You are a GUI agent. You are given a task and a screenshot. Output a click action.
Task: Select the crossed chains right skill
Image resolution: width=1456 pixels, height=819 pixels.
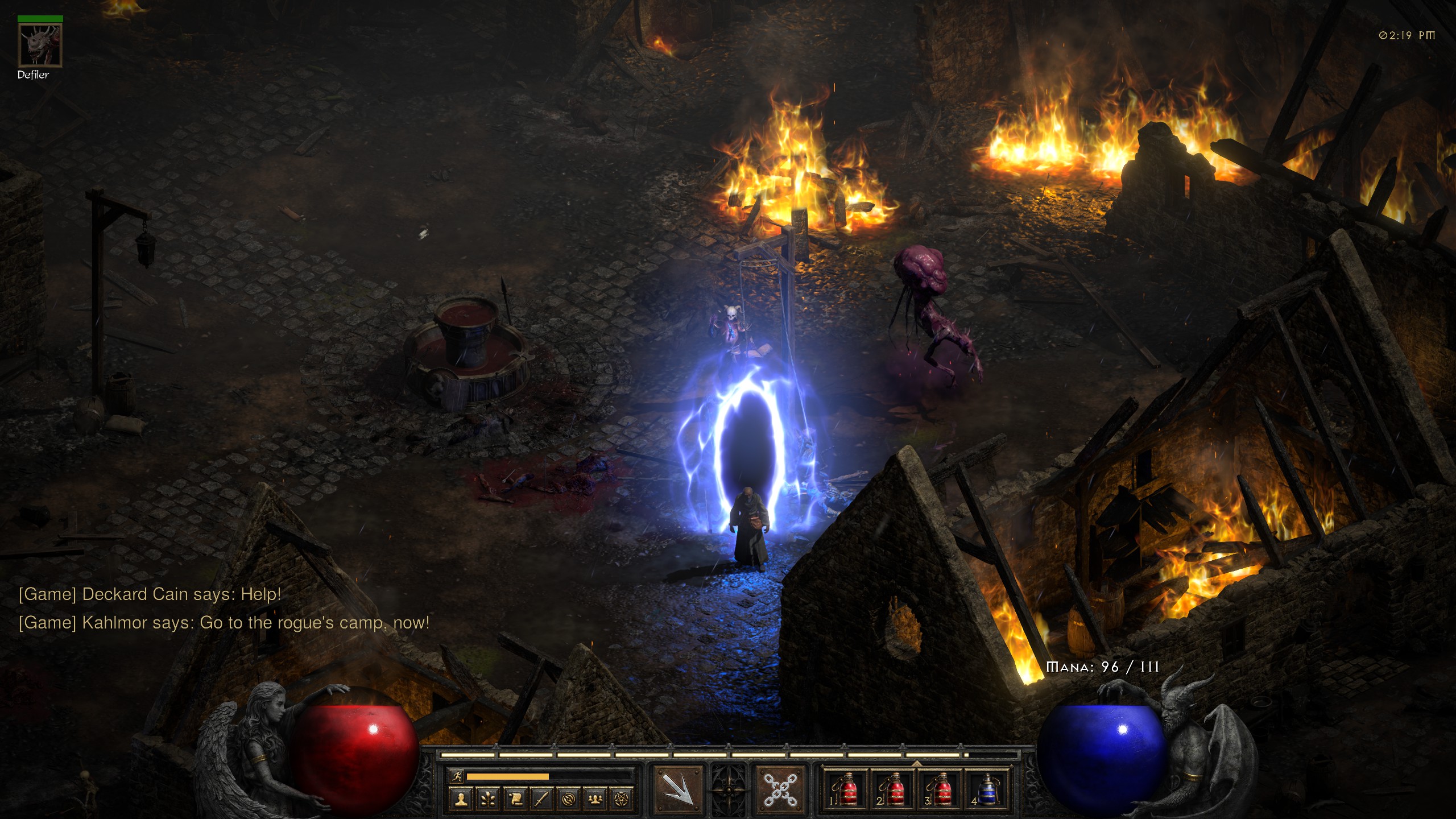[780, 789]
